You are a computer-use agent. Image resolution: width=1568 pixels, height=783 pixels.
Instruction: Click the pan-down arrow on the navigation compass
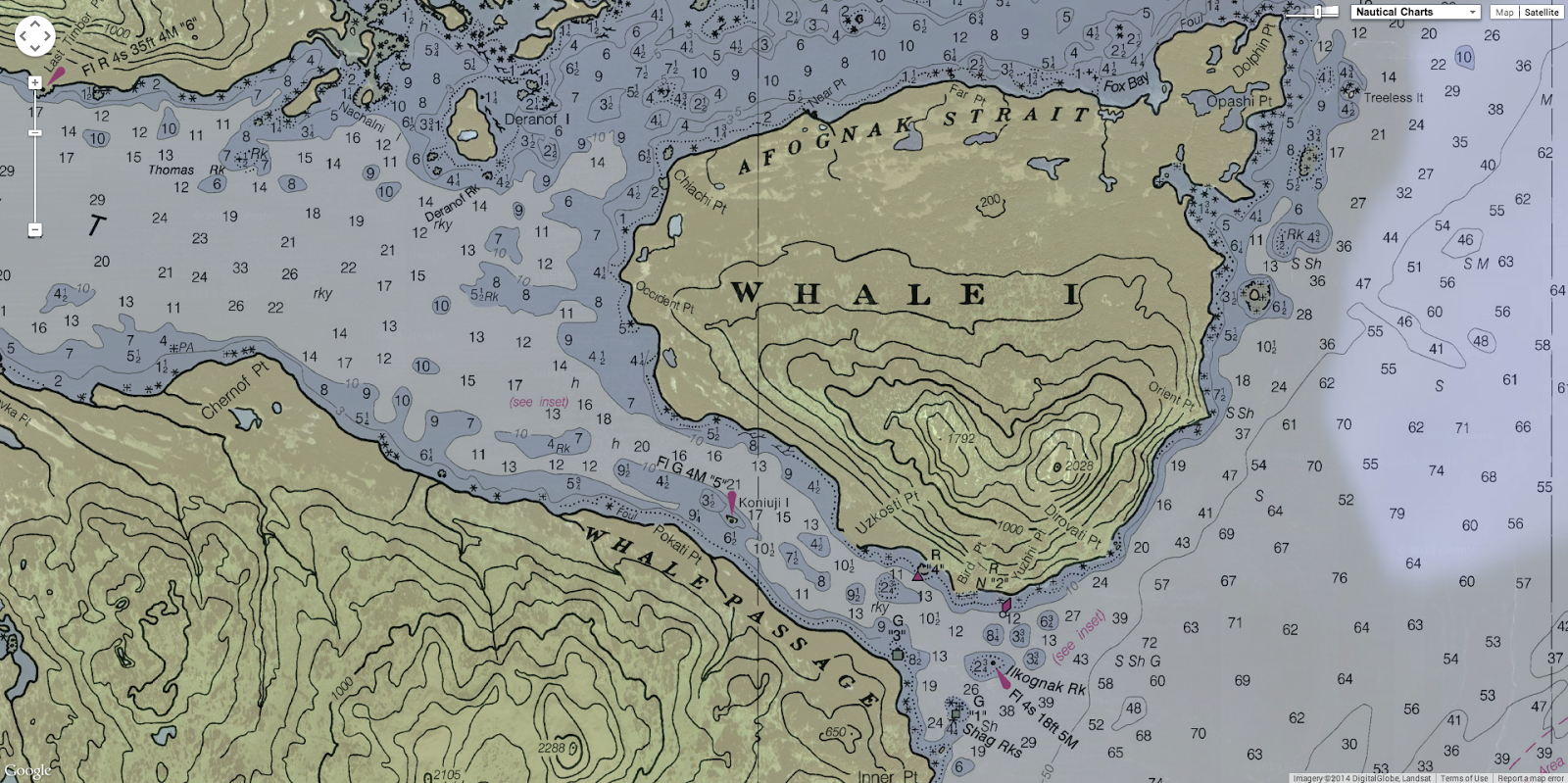coord(33,48)
